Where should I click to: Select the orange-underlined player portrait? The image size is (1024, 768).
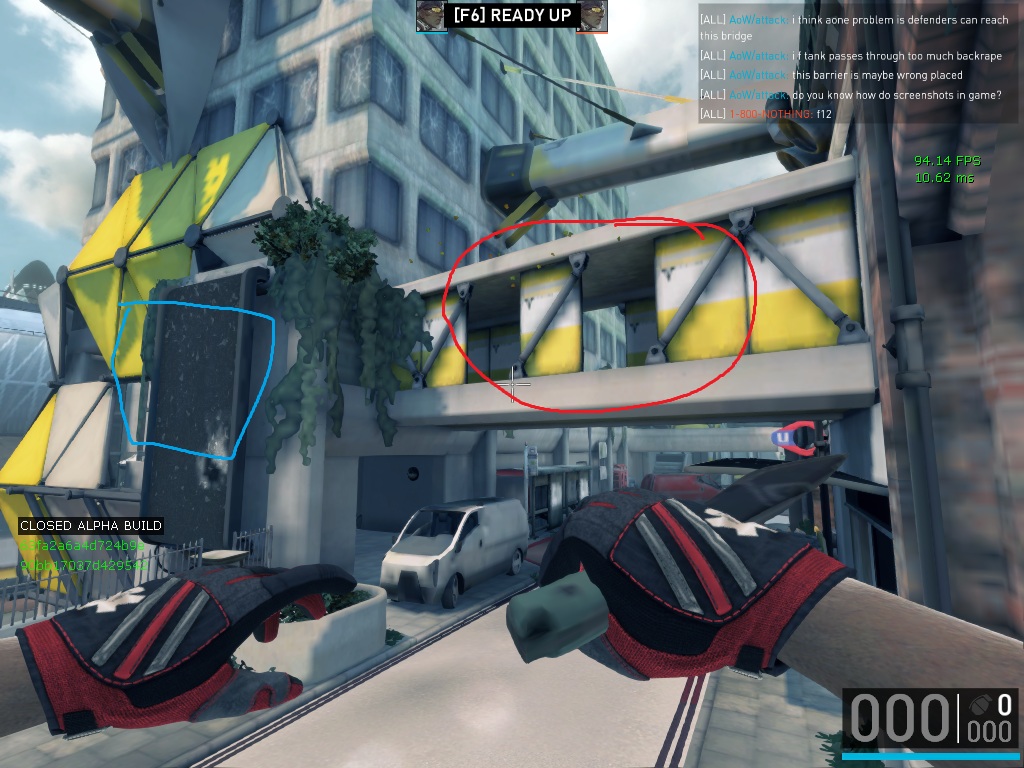point(592,15)
